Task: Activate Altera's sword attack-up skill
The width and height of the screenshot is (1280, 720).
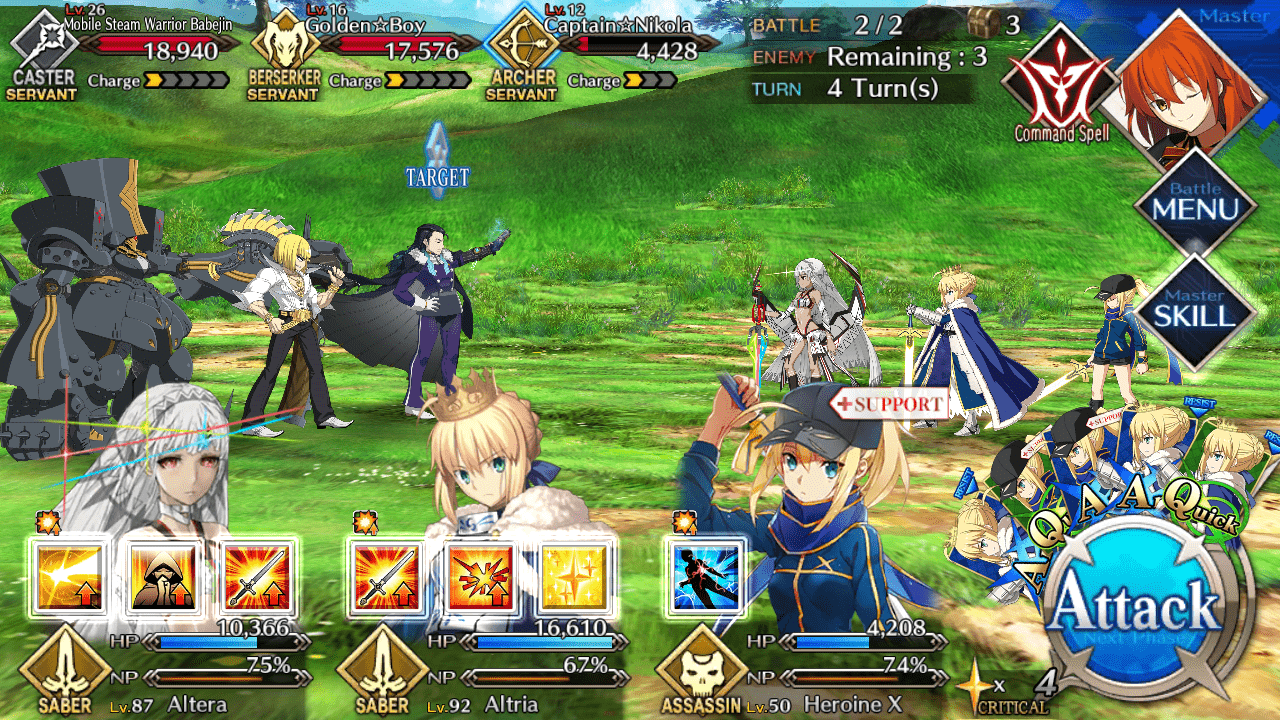Action: coord(256,578)
